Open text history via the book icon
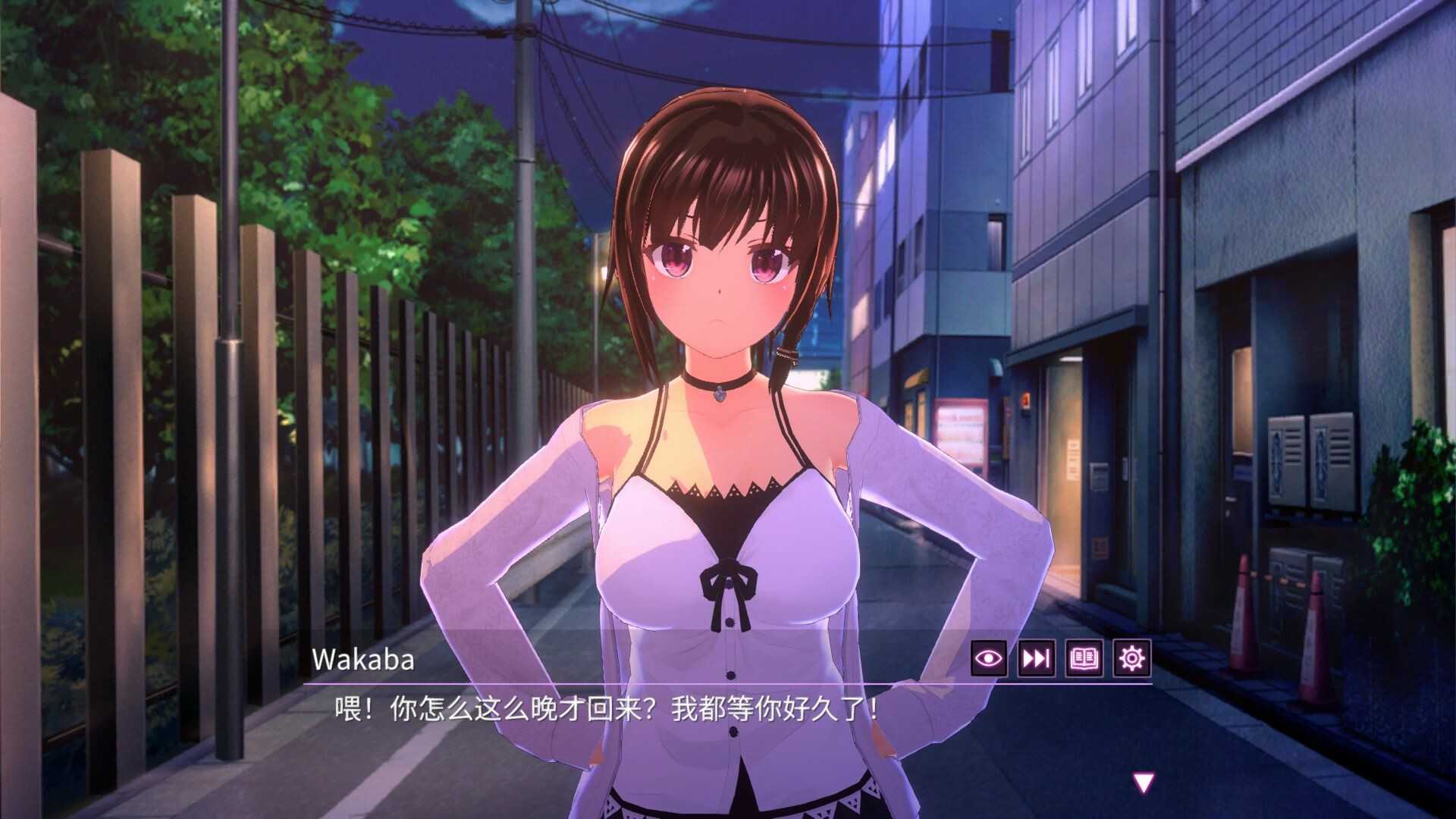The height and width of the screenshot is (819, 1456). click(x=1084, y=661)
